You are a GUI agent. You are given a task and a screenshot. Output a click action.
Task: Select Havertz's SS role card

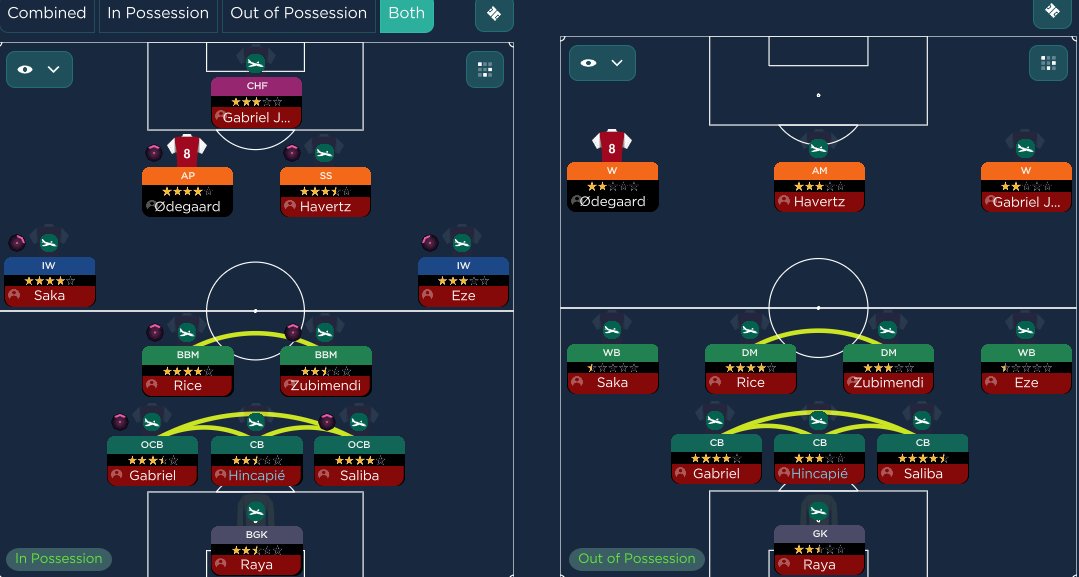click(x=325, y=191)
